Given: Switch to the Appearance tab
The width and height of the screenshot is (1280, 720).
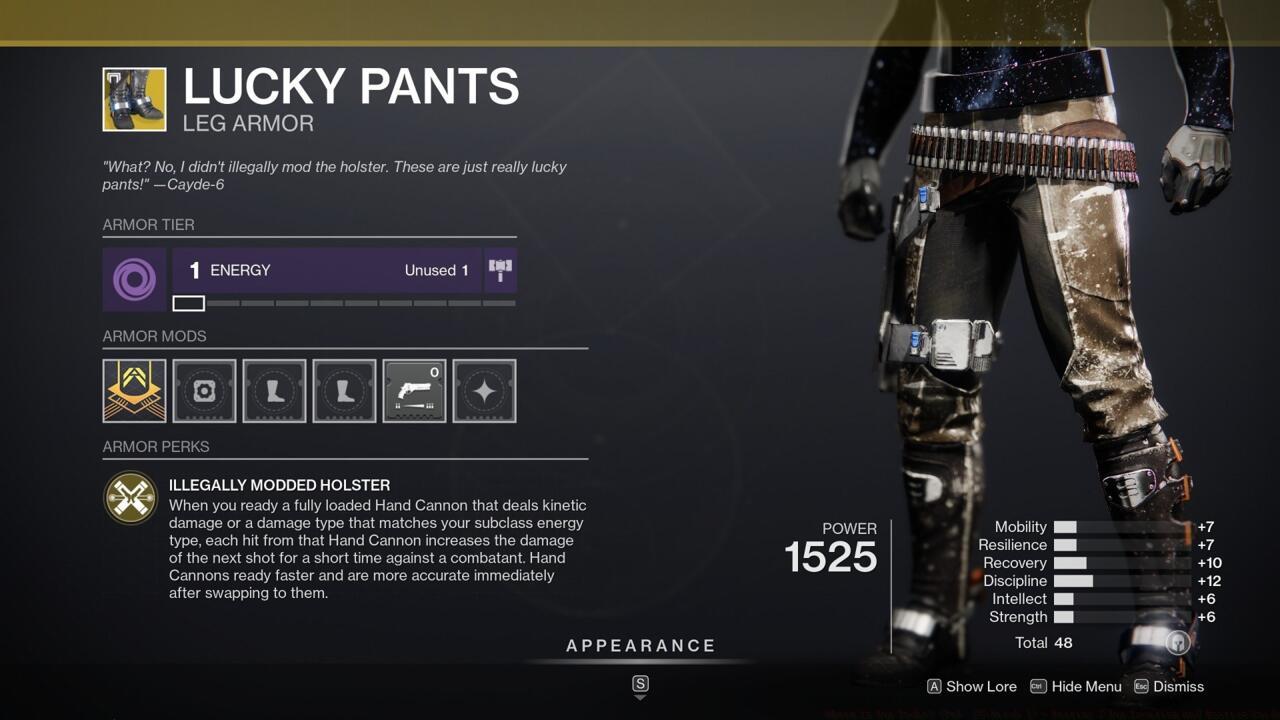Looking at the screenshot, I should (x=639, y=645).
